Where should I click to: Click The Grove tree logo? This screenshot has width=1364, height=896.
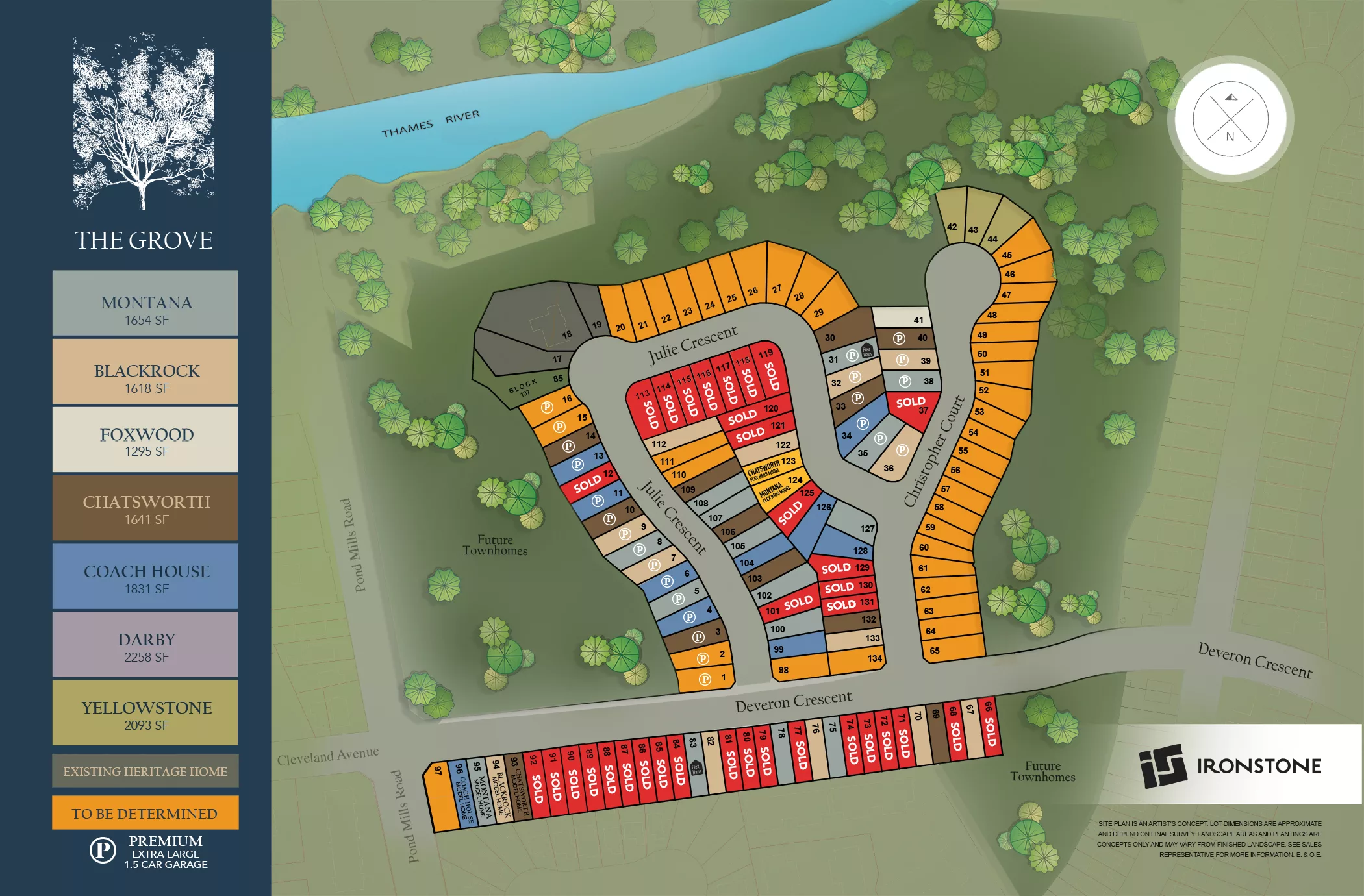point(144,123)
